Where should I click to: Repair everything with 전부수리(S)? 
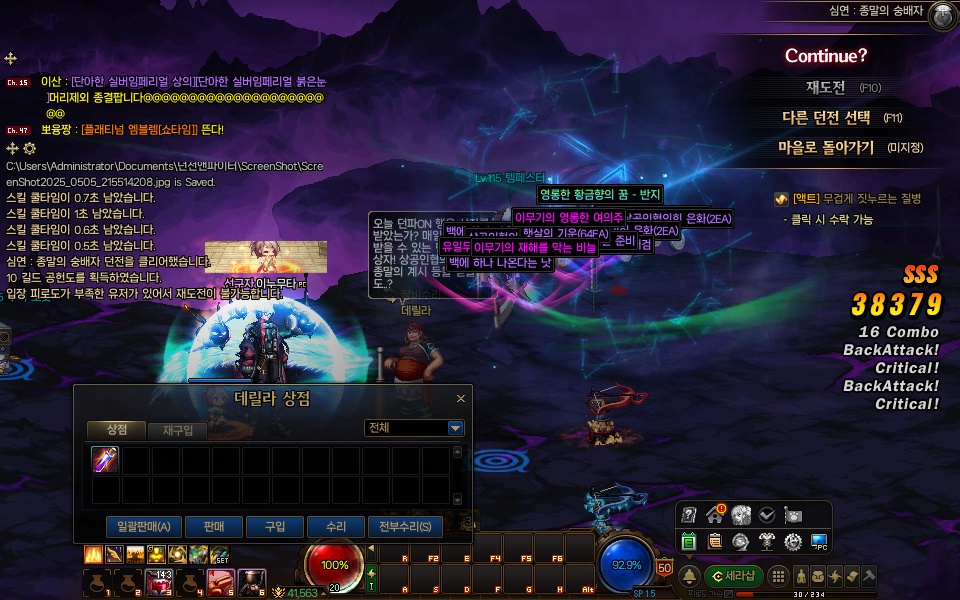pos(404,526)
